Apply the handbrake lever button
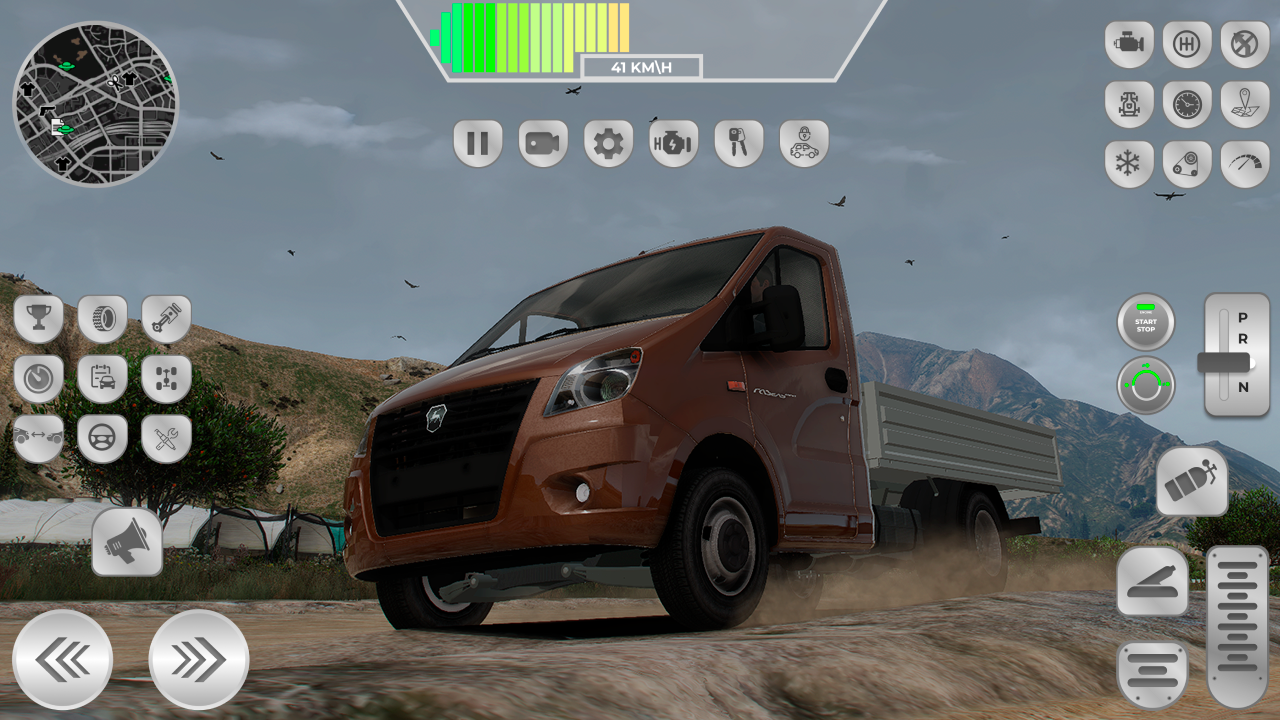 coord(1152,581)
